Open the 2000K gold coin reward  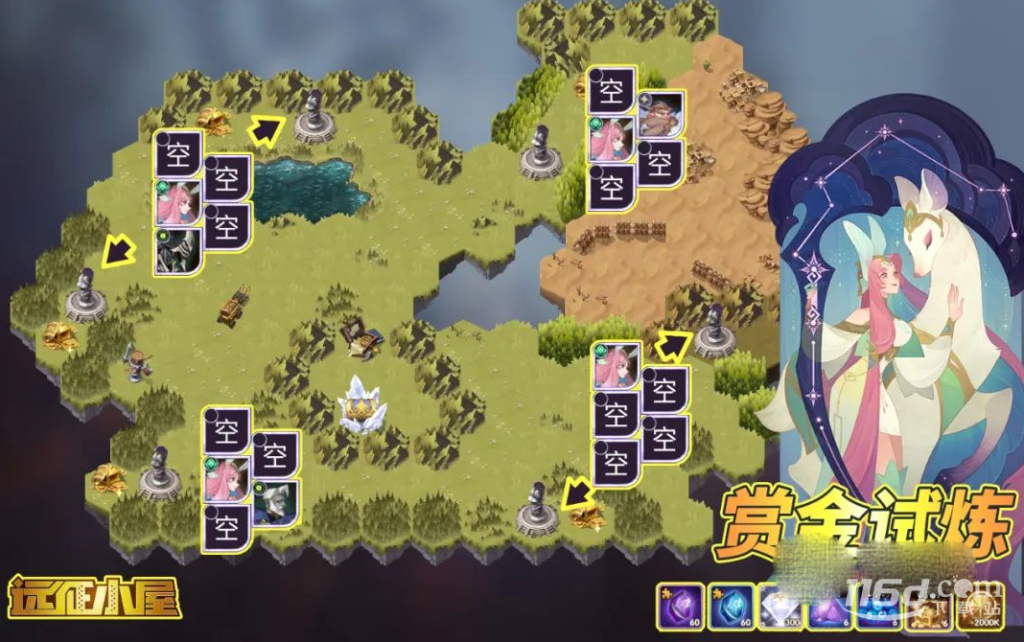980,607
